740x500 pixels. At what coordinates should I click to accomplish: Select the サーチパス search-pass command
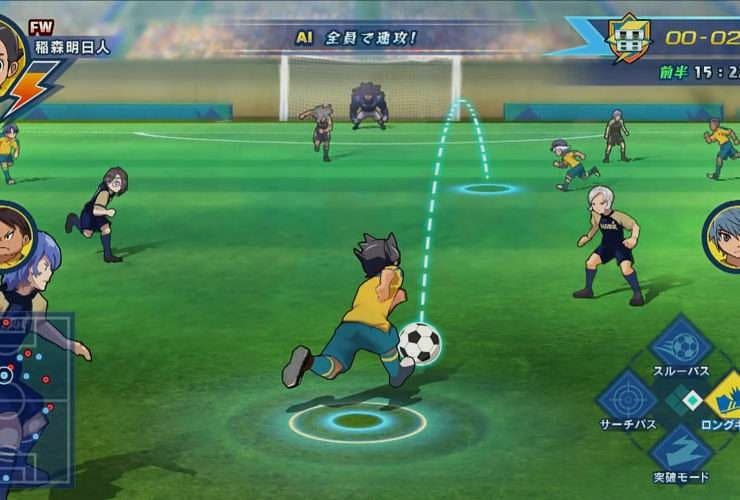tap(627, 398)
